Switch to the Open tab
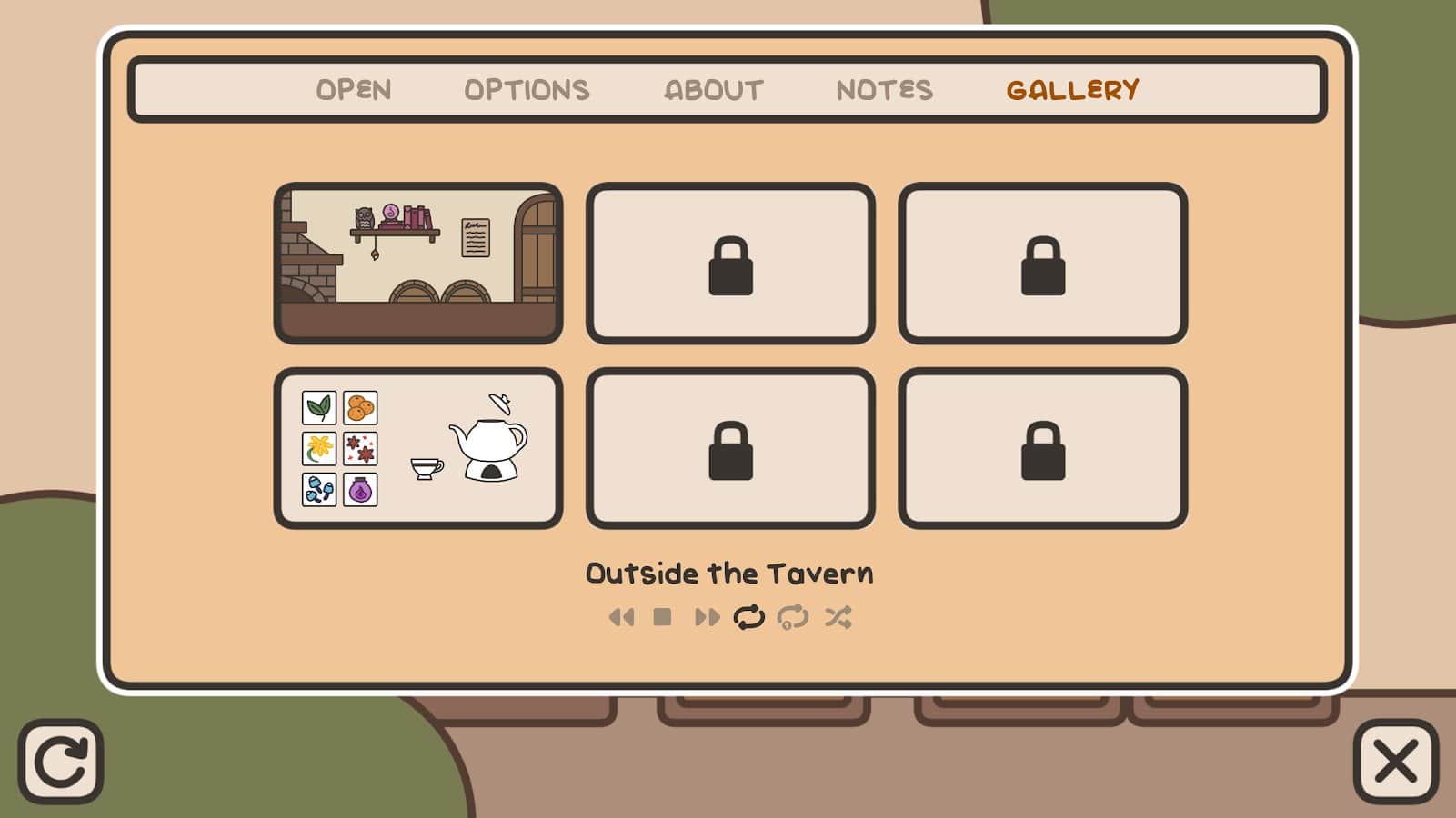 point(354,90)
